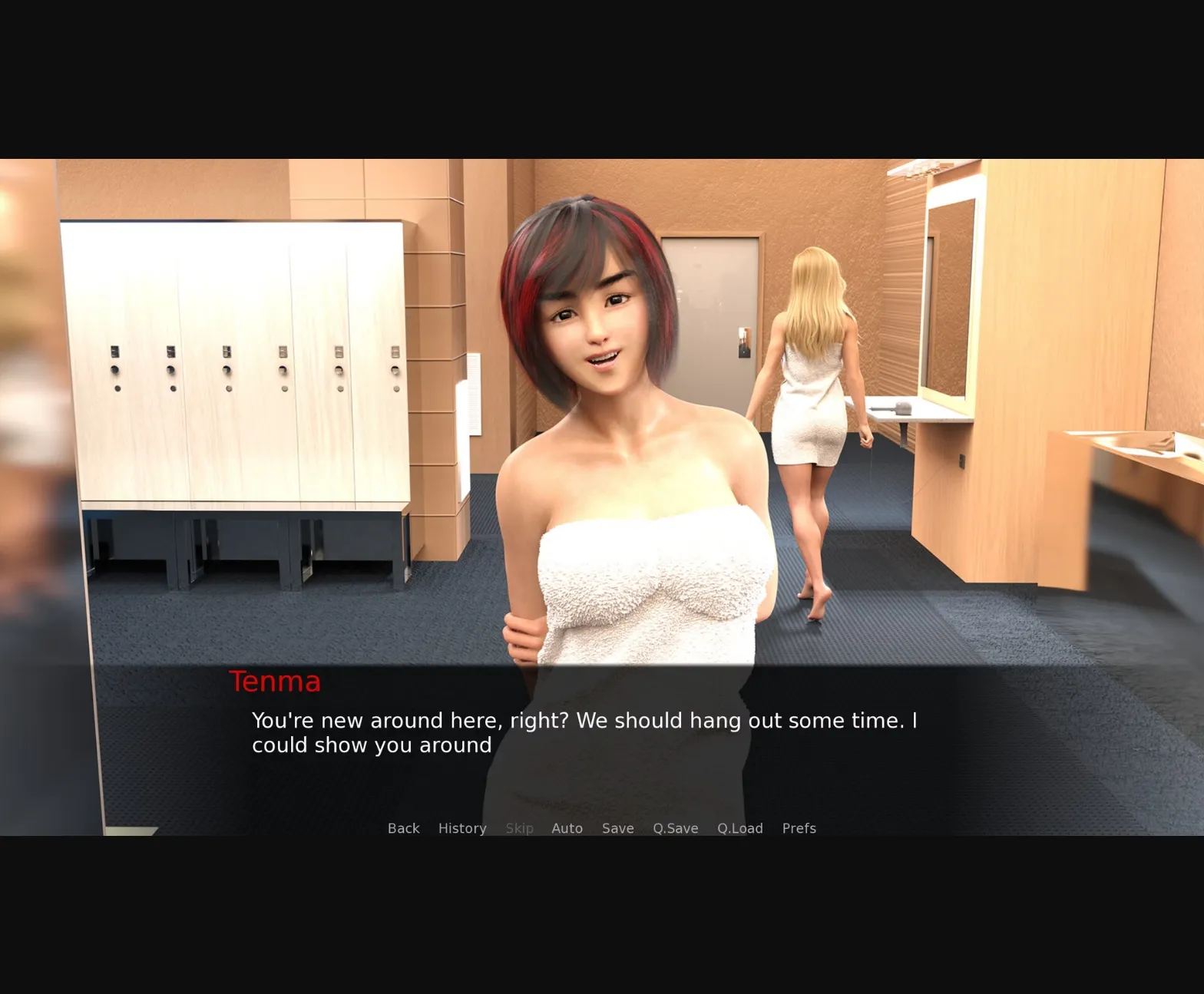Viewport: 1204px width, 994px height.
Task: Load the last quick save via Q.Load
Action: point(739,828)
